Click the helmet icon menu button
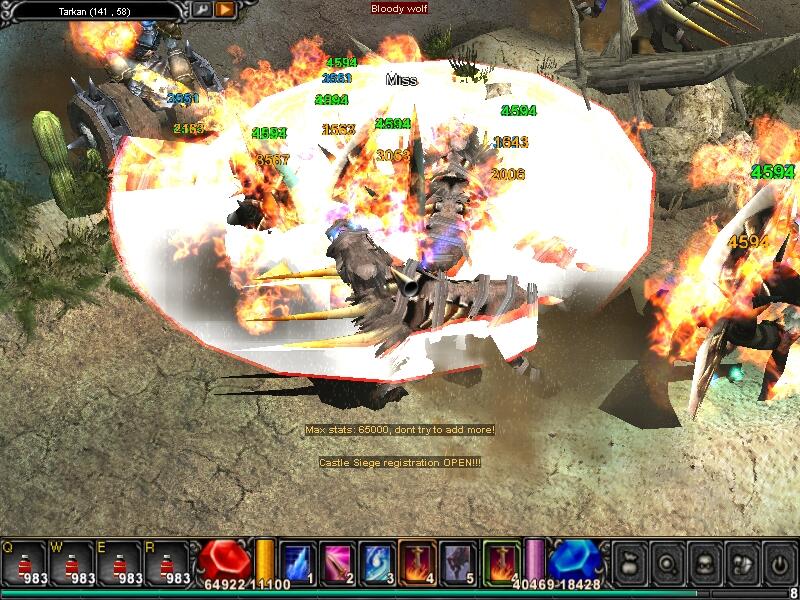Image resolution: width=800 pixels, height=600 pixels. (x=741, y=564)
